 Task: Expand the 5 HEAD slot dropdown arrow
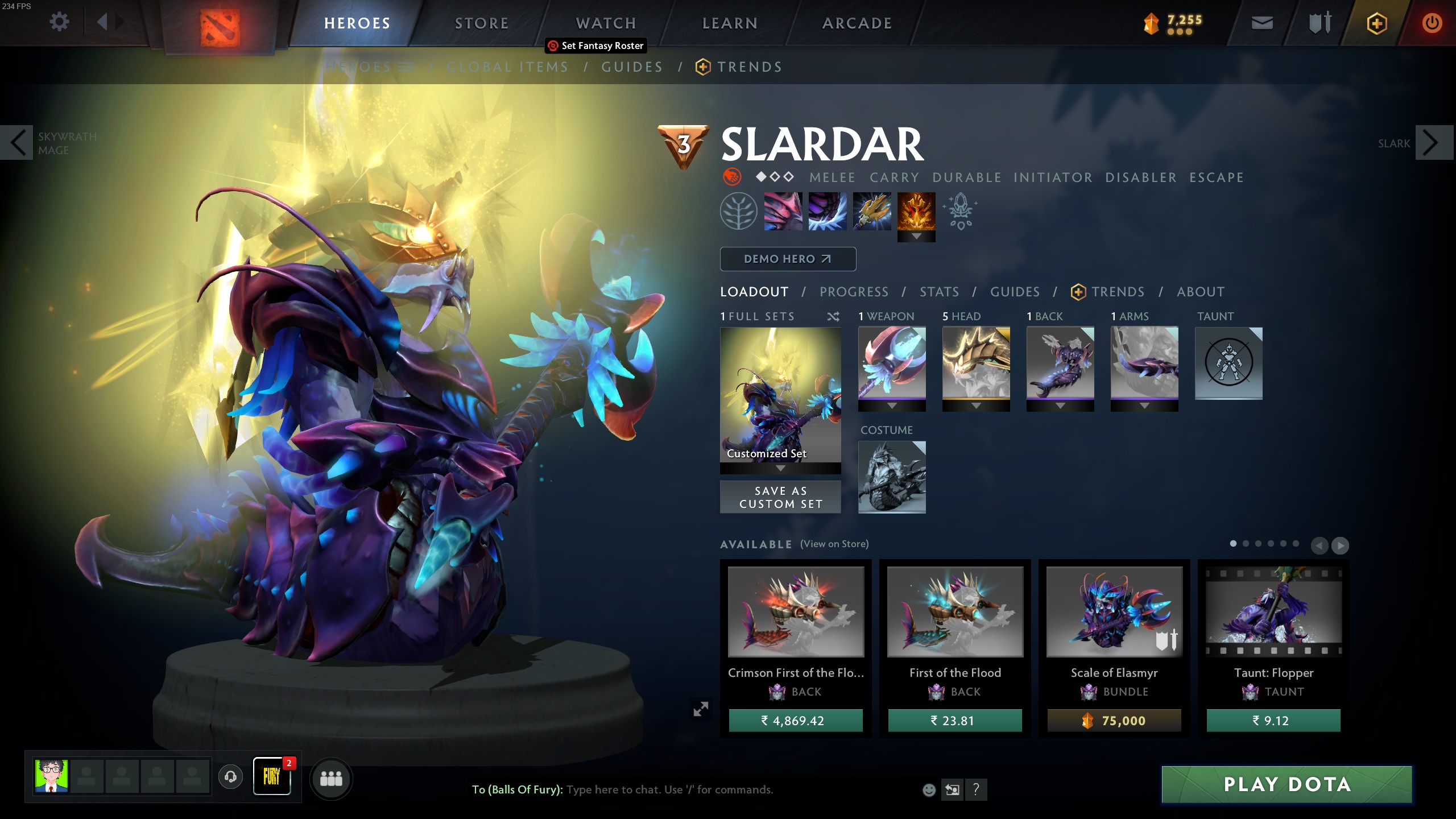coord(976,406)
